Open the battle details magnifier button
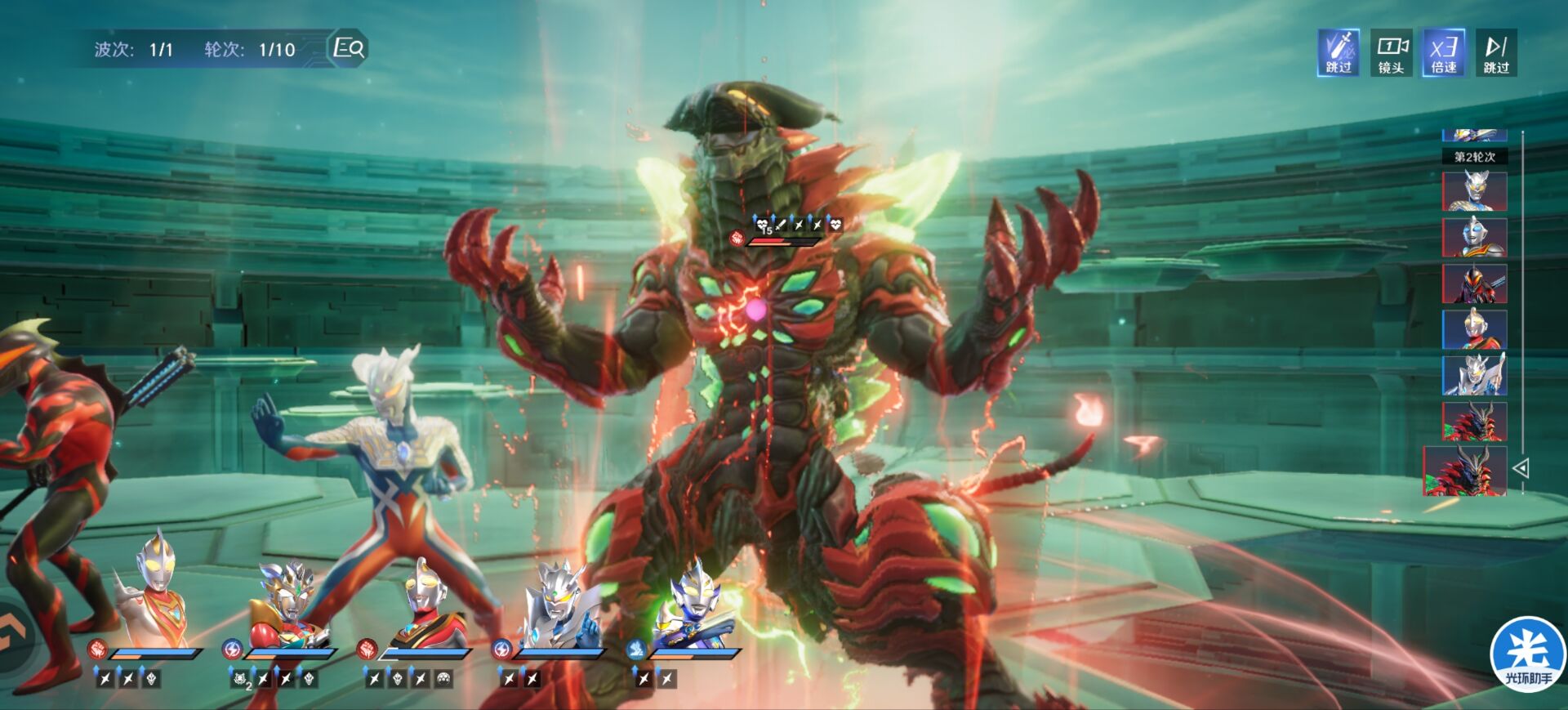 coord(349,48)
